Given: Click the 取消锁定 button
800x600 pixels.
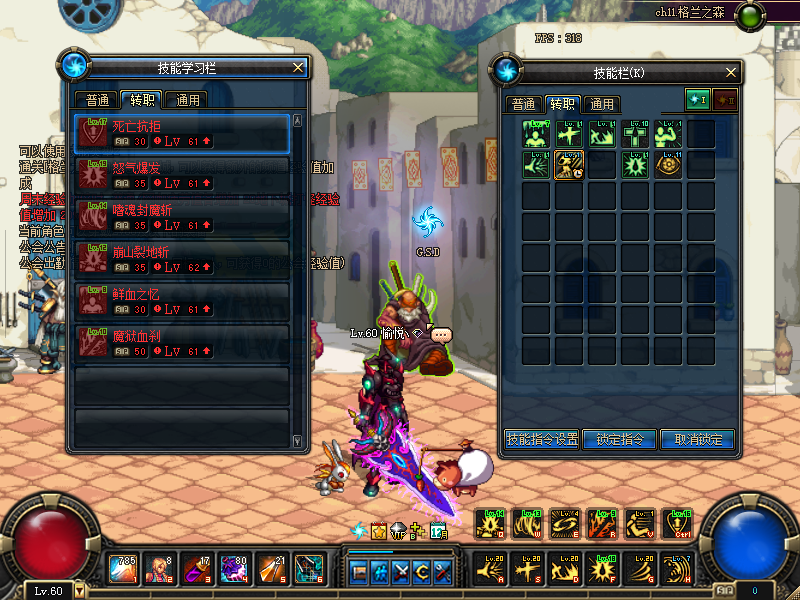Looking at the screenshot, I should [697, 439].
